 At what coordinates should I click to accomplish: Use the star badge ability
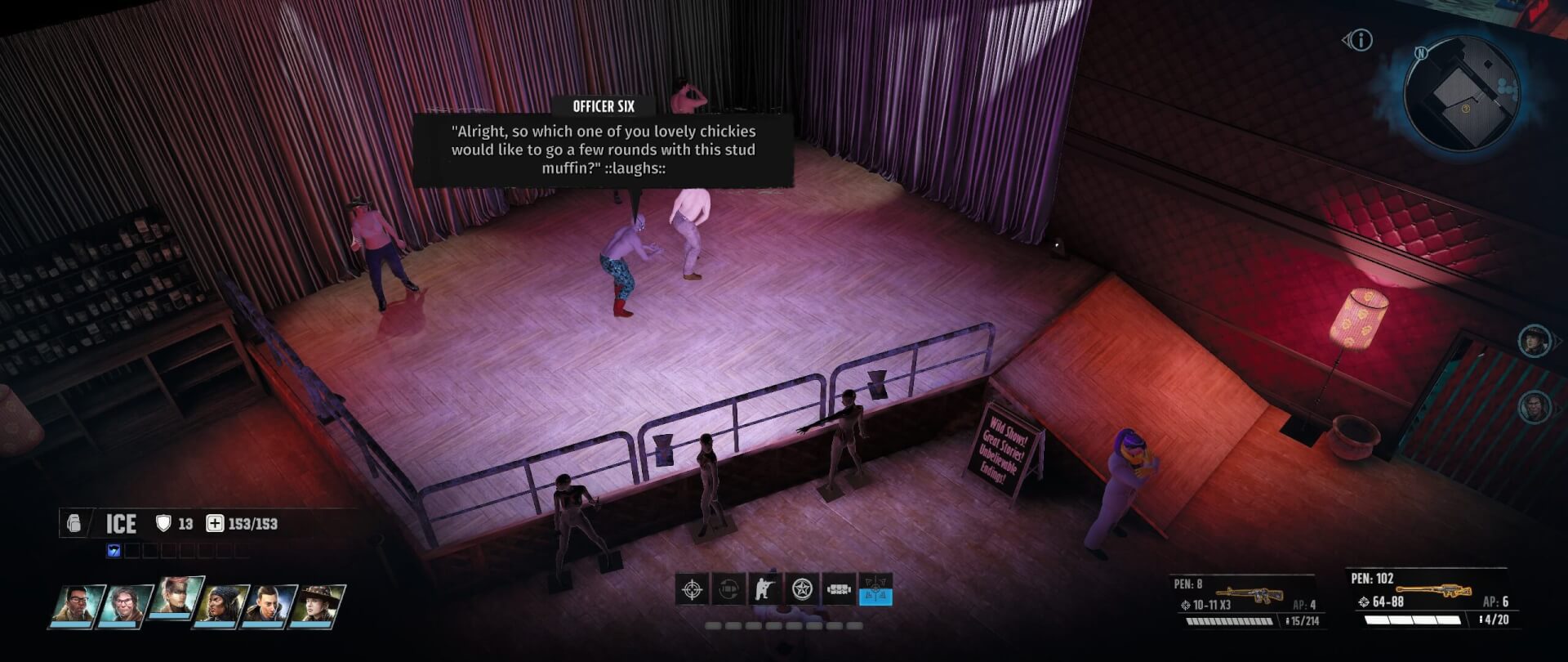click(802, 589)
